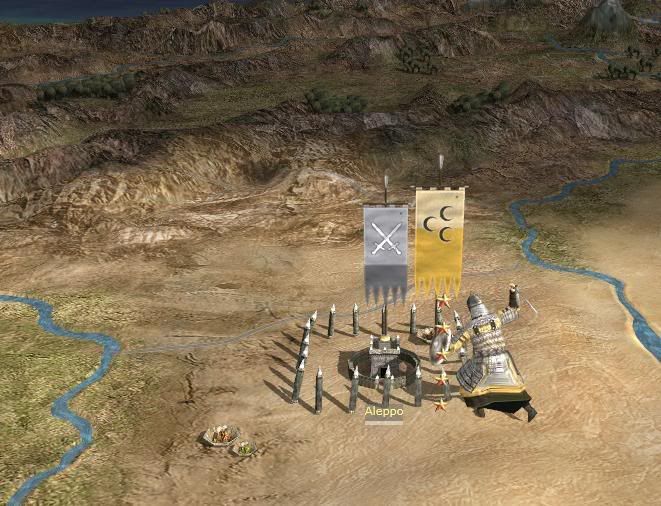Screen dimensions: 661x506
Task: Select the gray crossed-swords banner
Action: 385,249
